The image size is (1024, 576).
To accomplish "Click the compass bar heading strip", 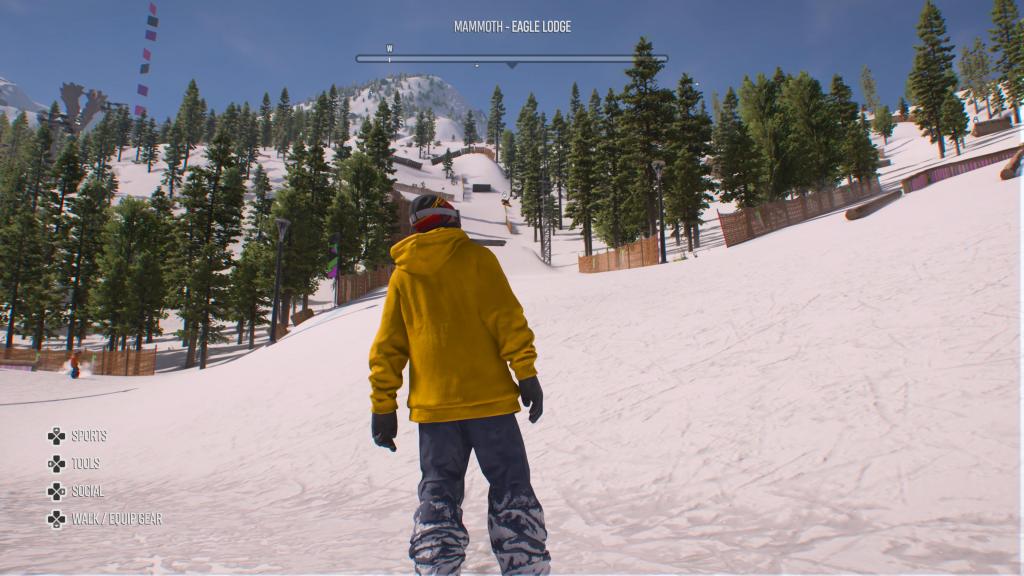I will click(x=511, y=59).
